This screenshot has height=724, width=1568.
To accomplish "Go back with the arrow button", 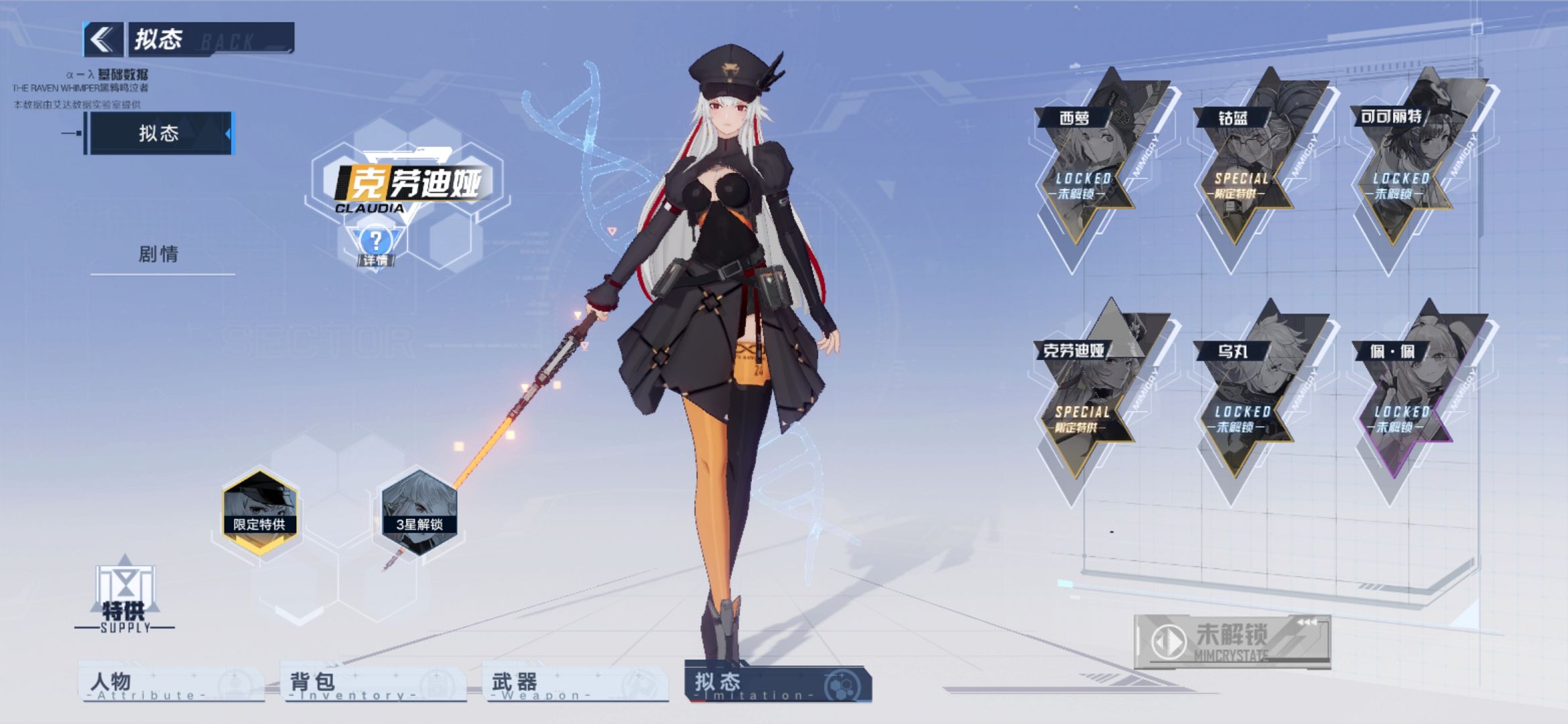I will (x=103, y=40).
